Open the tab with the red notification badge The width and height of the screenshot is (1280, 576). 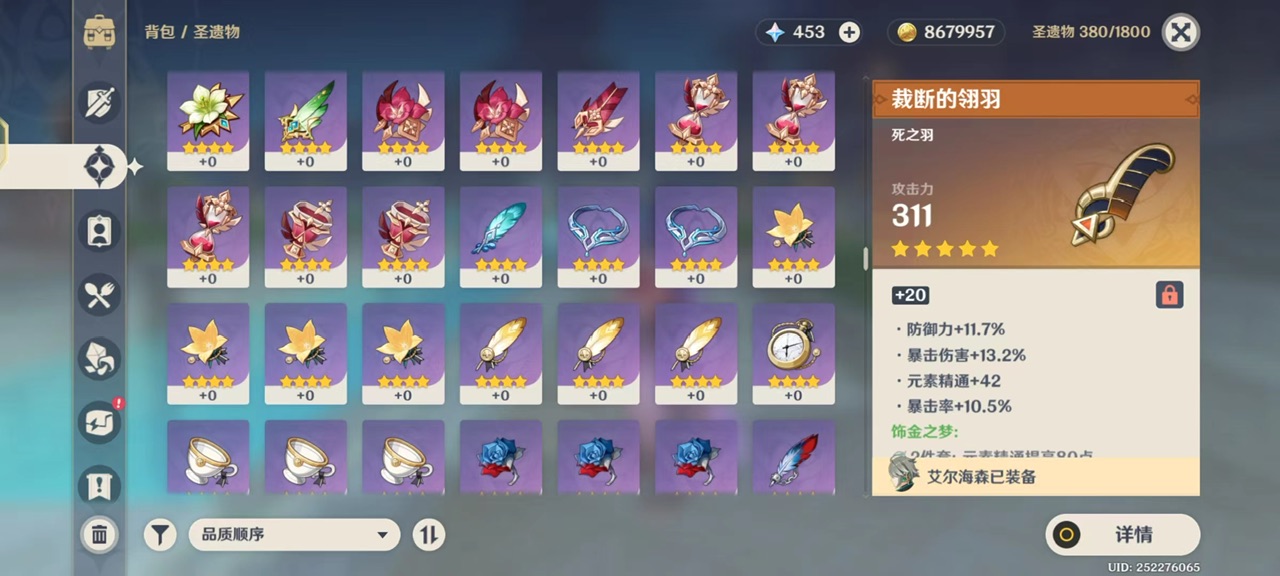[x=100, y=422]
